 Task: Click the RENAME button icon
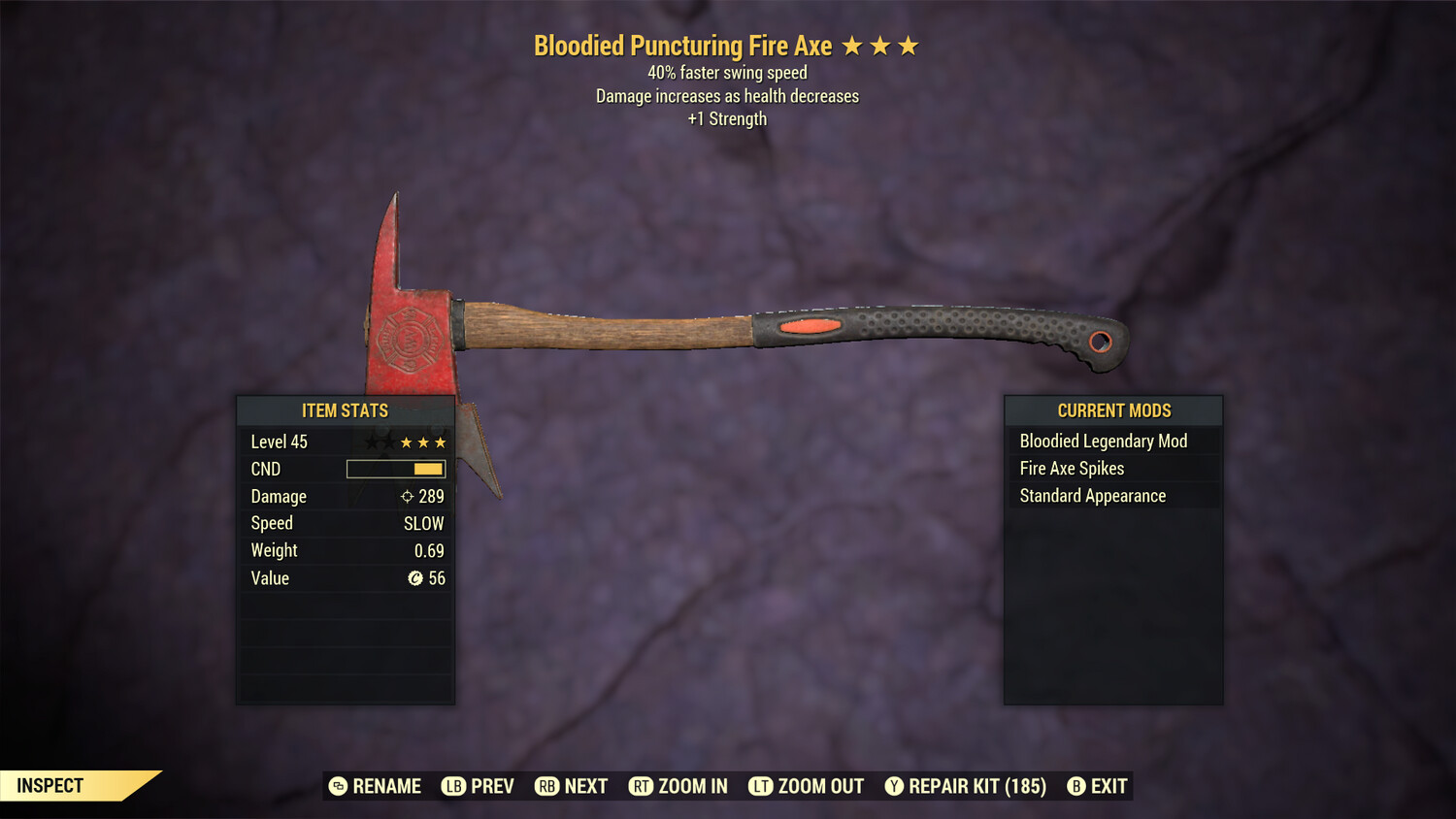point(340,786)
